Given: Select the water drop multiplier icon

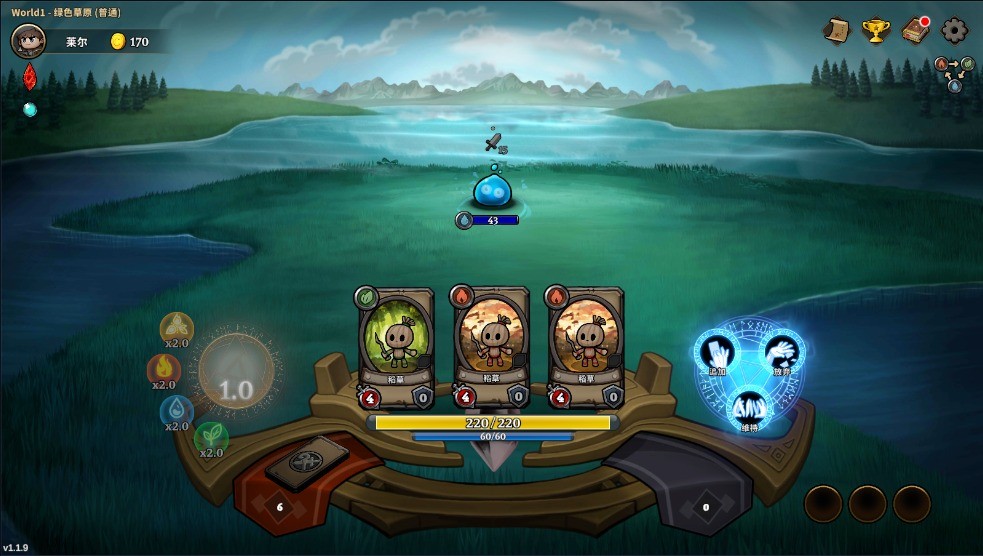Looking at the screenshot, I should coord(177,410).
